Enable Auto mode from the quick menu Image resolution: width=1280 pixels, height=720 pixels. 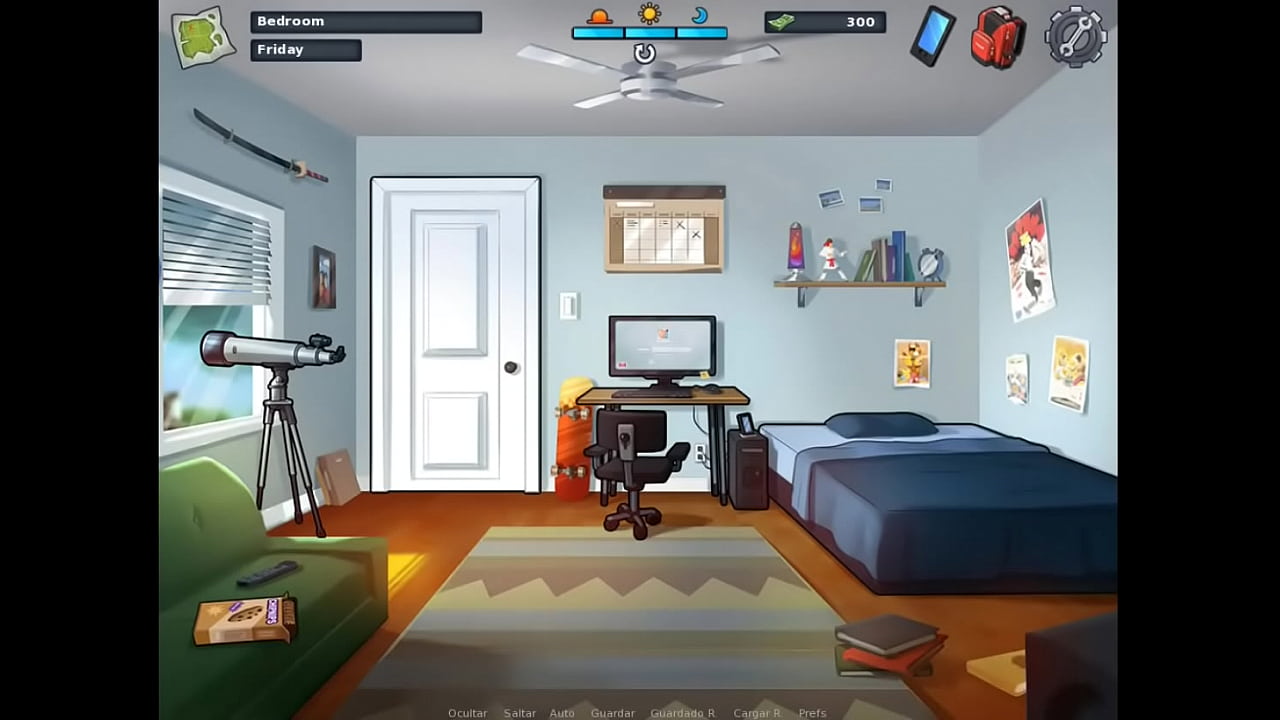[562, 713]
